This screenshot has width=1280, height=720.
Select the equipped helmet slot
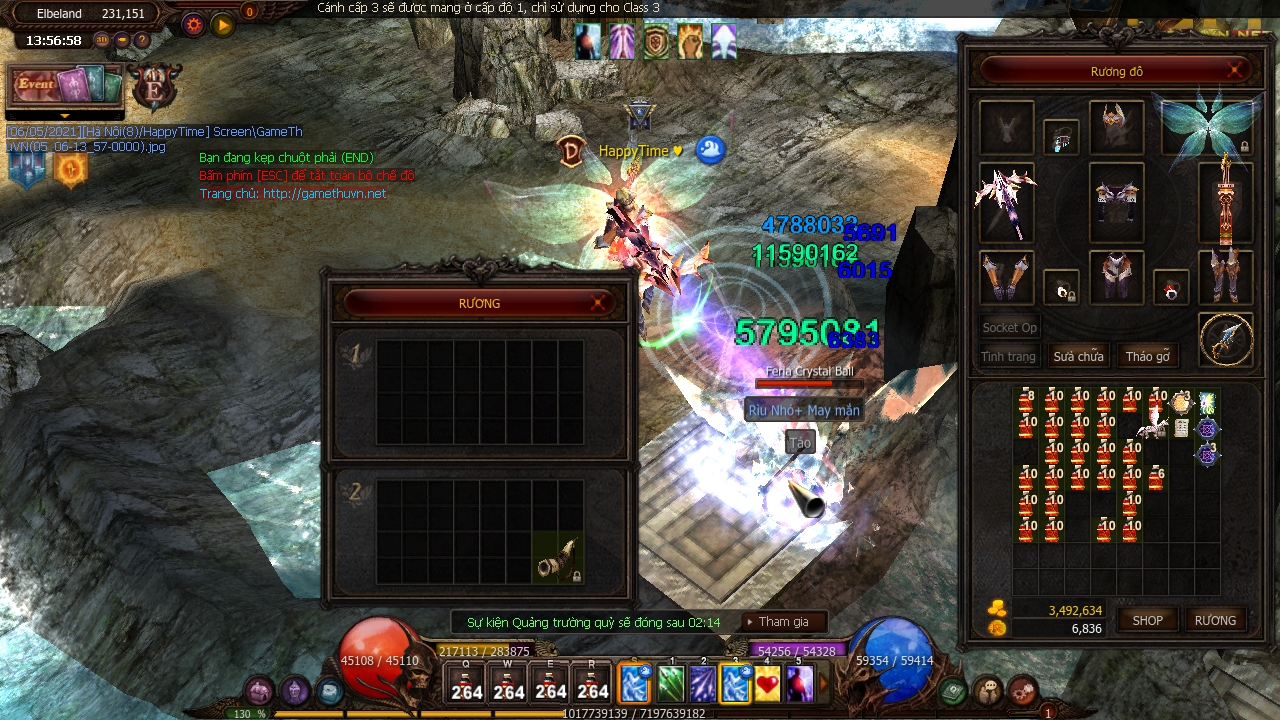(x=1116, y=127)
